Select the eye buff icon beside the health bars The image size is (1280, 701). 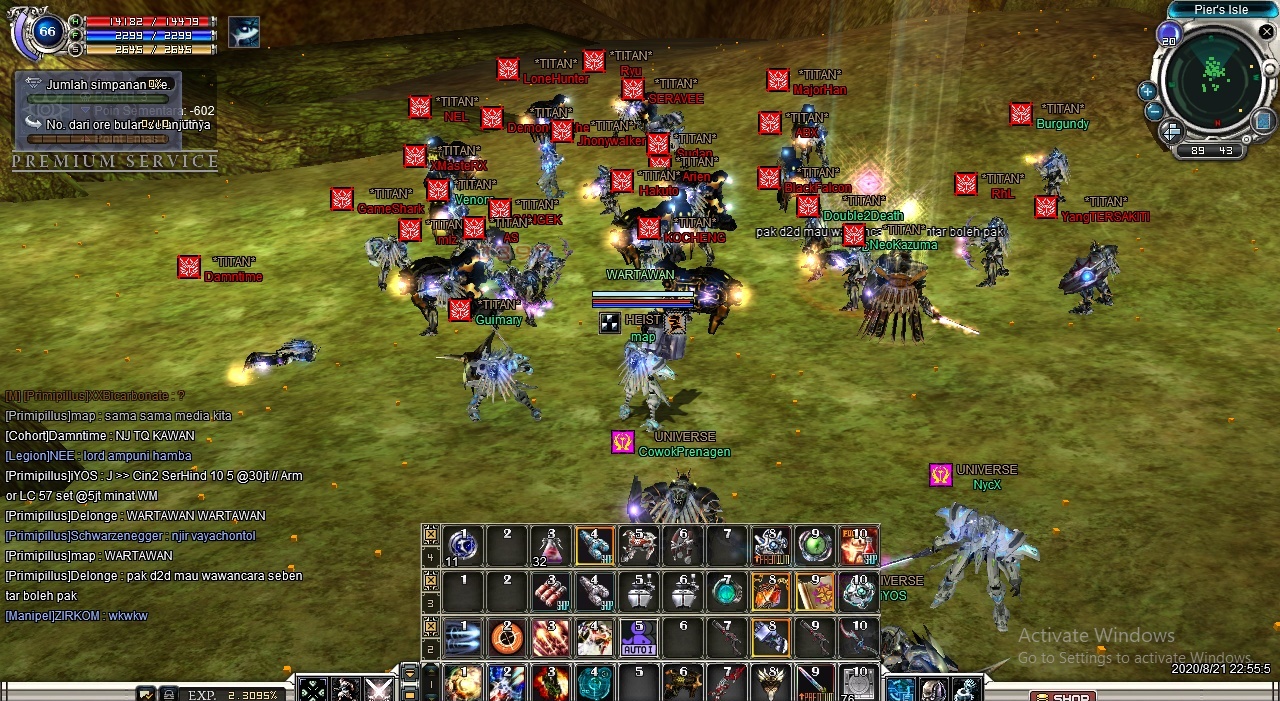tap(243, 33)
